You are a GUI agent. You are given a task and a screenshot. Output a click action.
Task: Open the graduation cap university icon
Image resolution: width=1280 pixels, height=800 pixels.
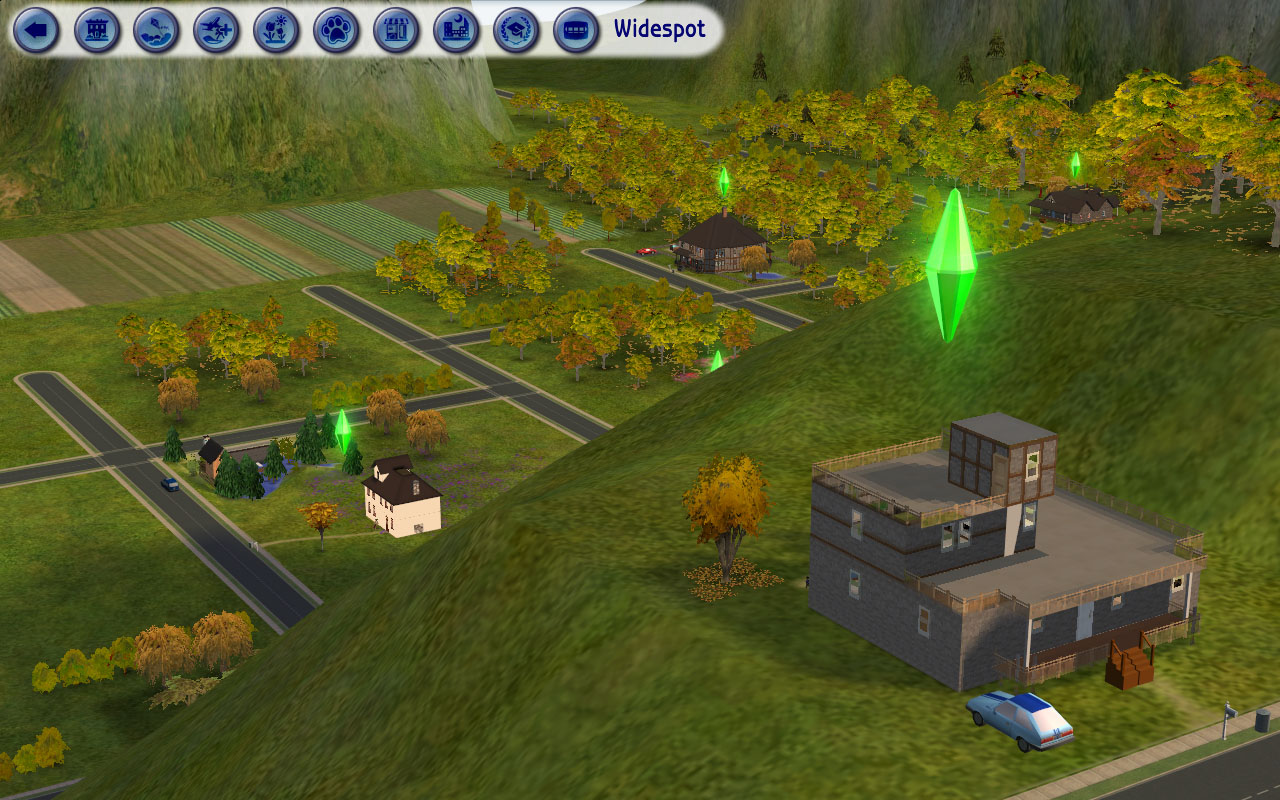(x=517, y=30)
